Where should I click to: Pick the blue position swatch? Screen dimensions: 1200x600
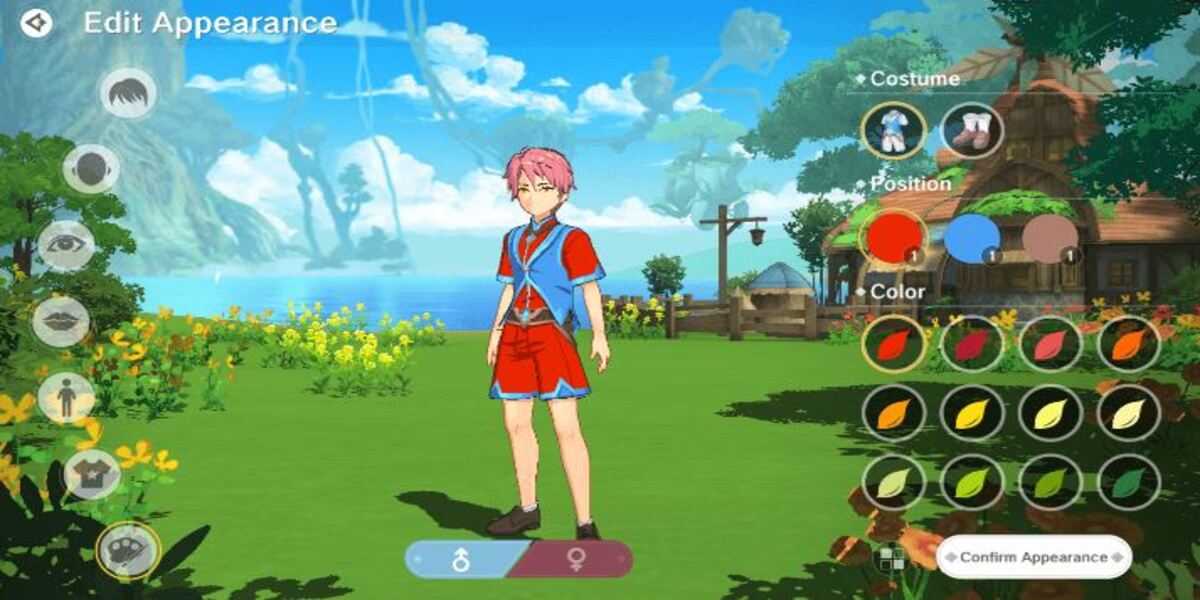pyautogui.click(x=971, y=238)
